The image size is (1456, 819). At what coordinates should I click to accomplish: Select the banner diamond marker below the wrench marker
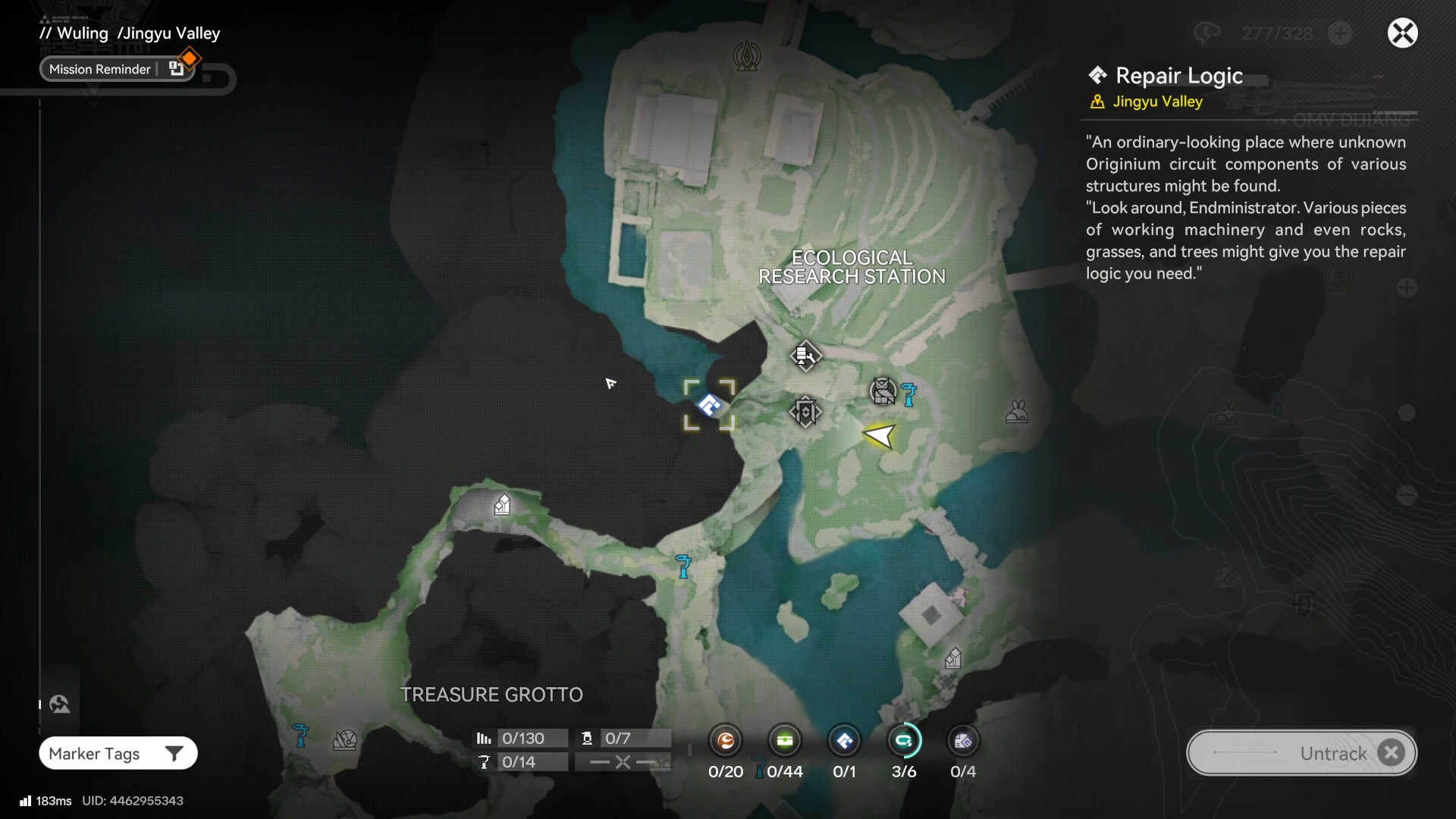tap(805, 412)
